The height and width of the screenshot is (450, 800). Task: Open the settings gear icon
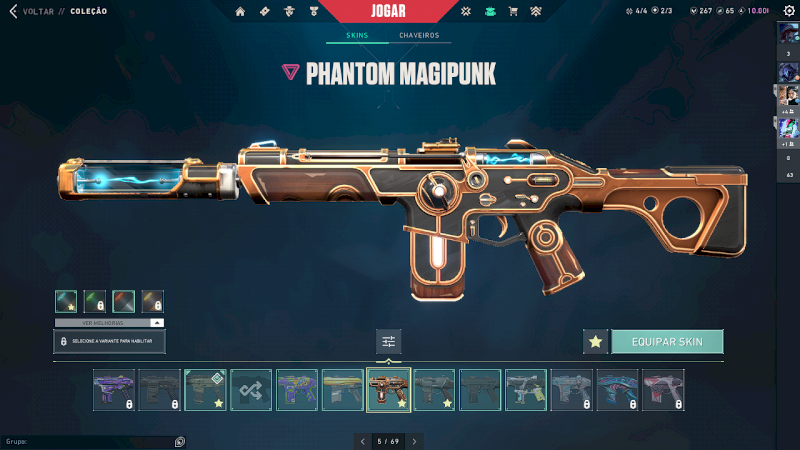point(788,10)
